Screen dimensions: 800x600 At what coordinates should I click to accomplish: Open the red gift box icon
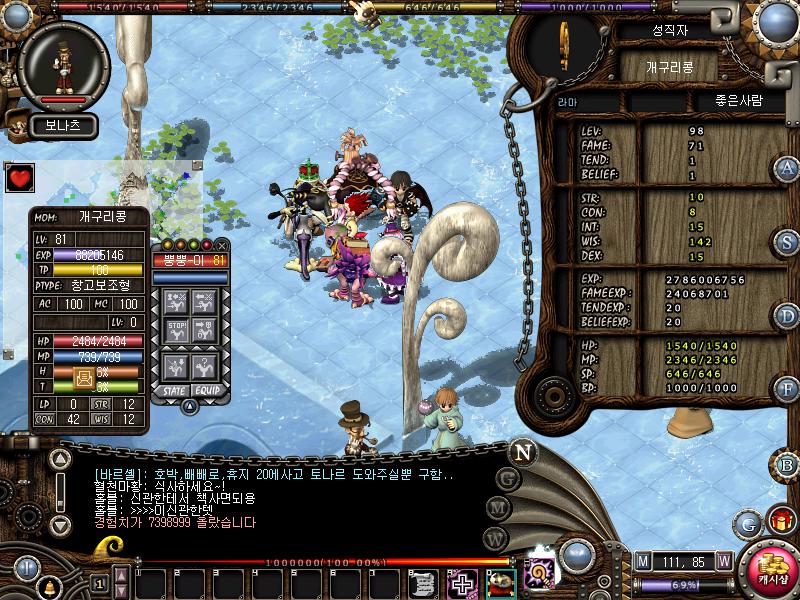coord(779,521)
